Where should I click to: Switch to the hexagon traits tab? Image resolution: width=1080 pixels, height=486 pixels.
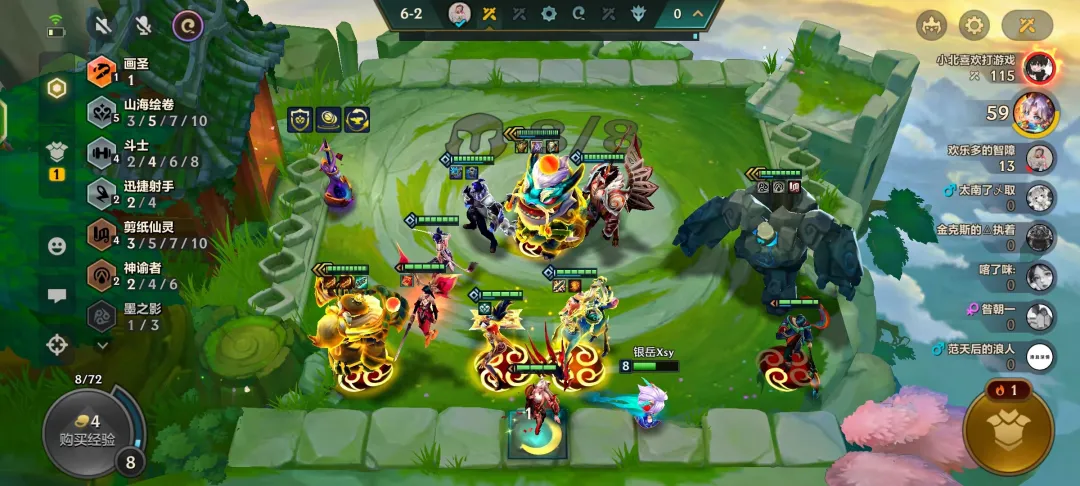coord(57,88)
